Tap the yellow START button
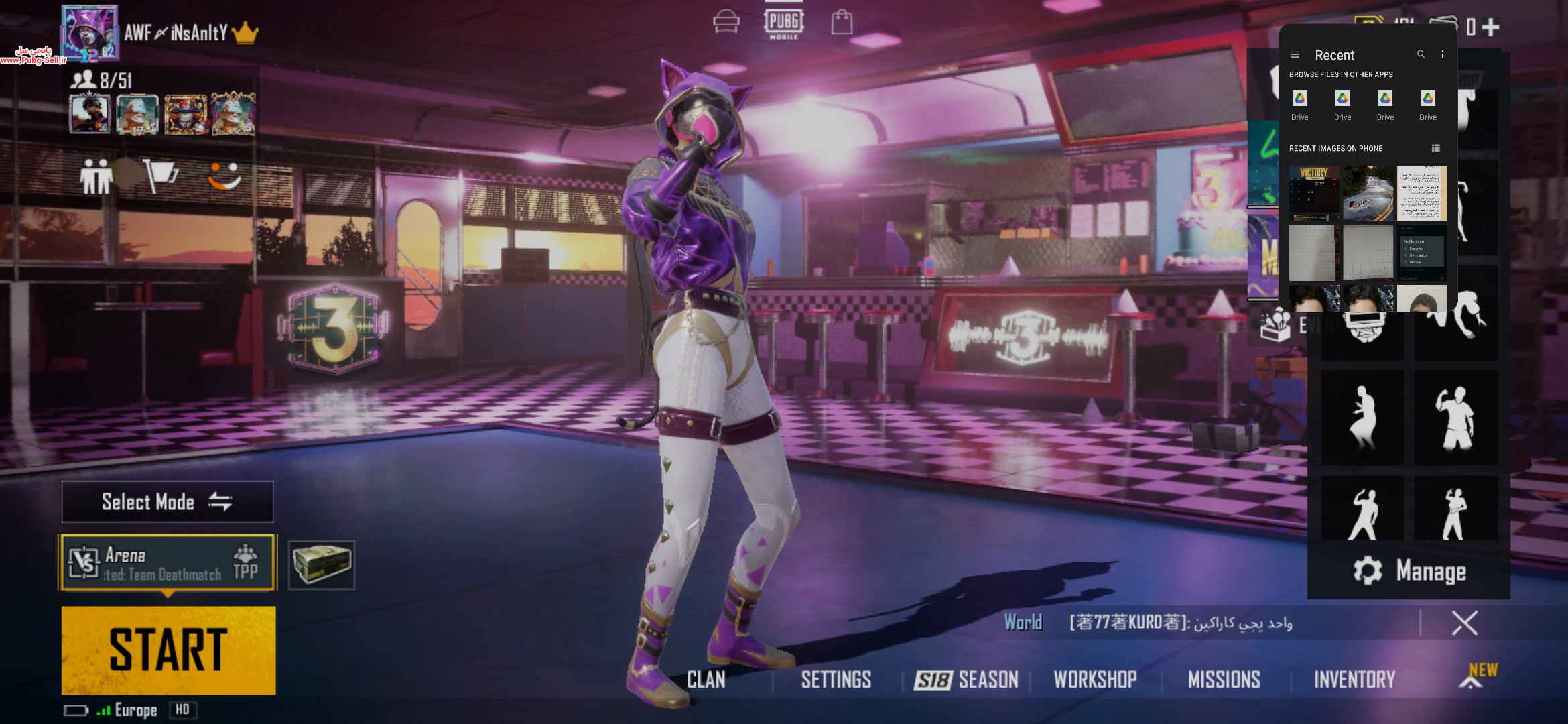Viewport: 1568px width, 724px height. [x=168, y=650]
